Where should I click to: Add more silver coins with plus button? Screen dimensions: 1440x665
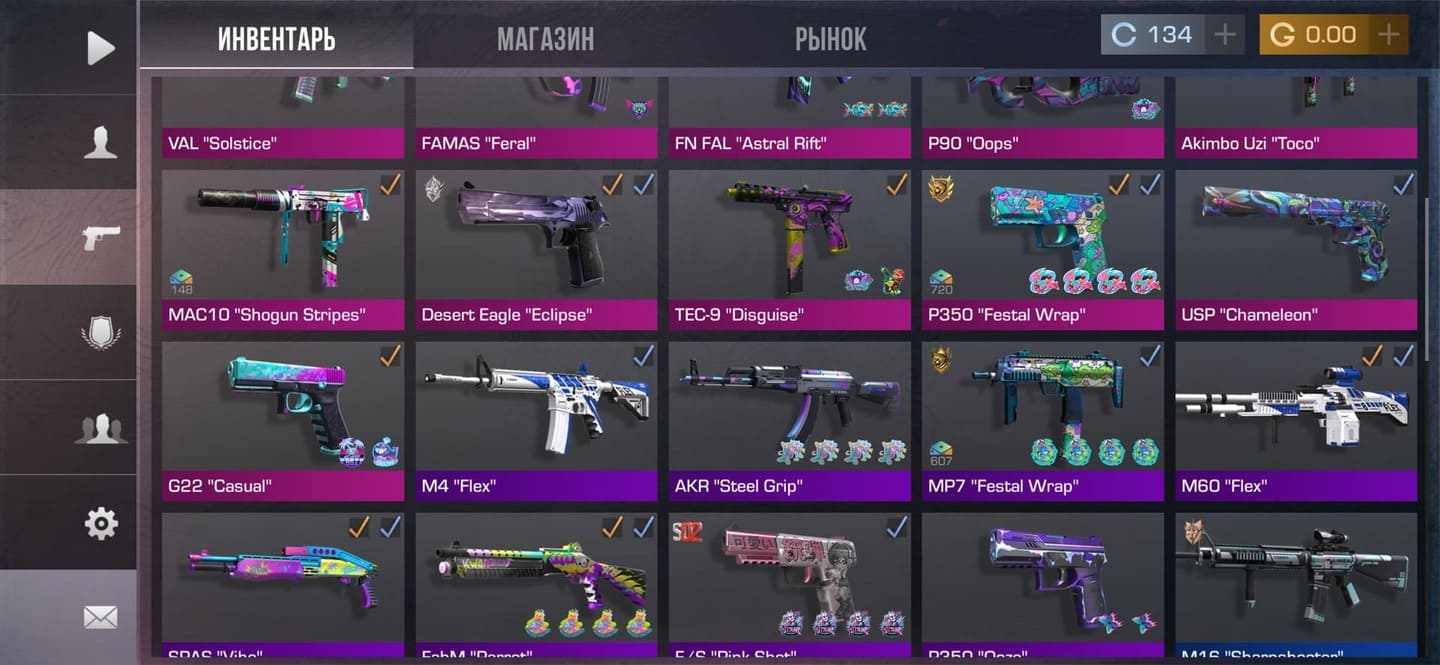(1224, 35)
